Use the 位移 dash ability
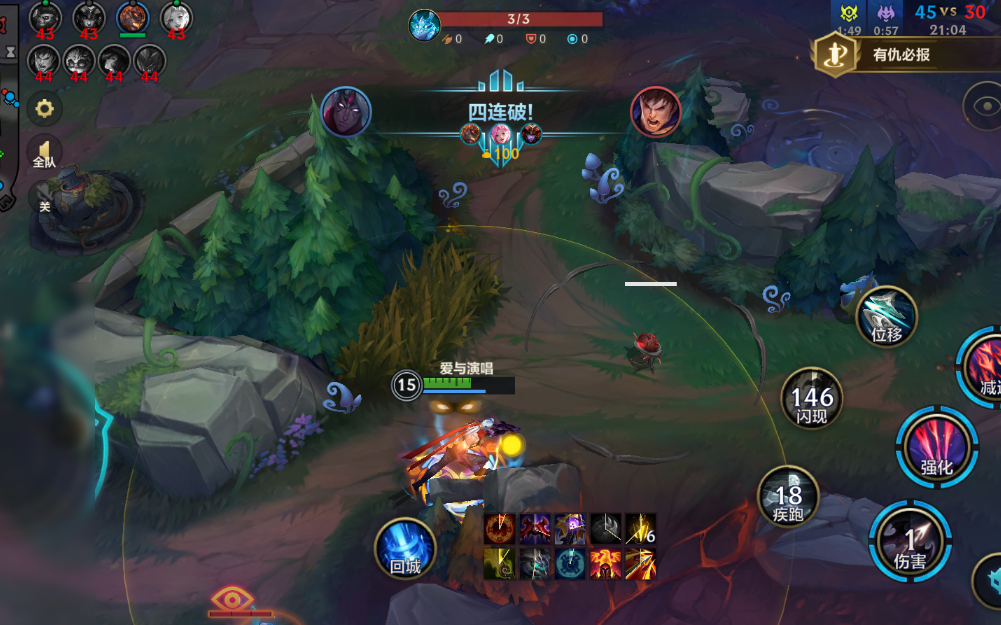 coord(886,317)
